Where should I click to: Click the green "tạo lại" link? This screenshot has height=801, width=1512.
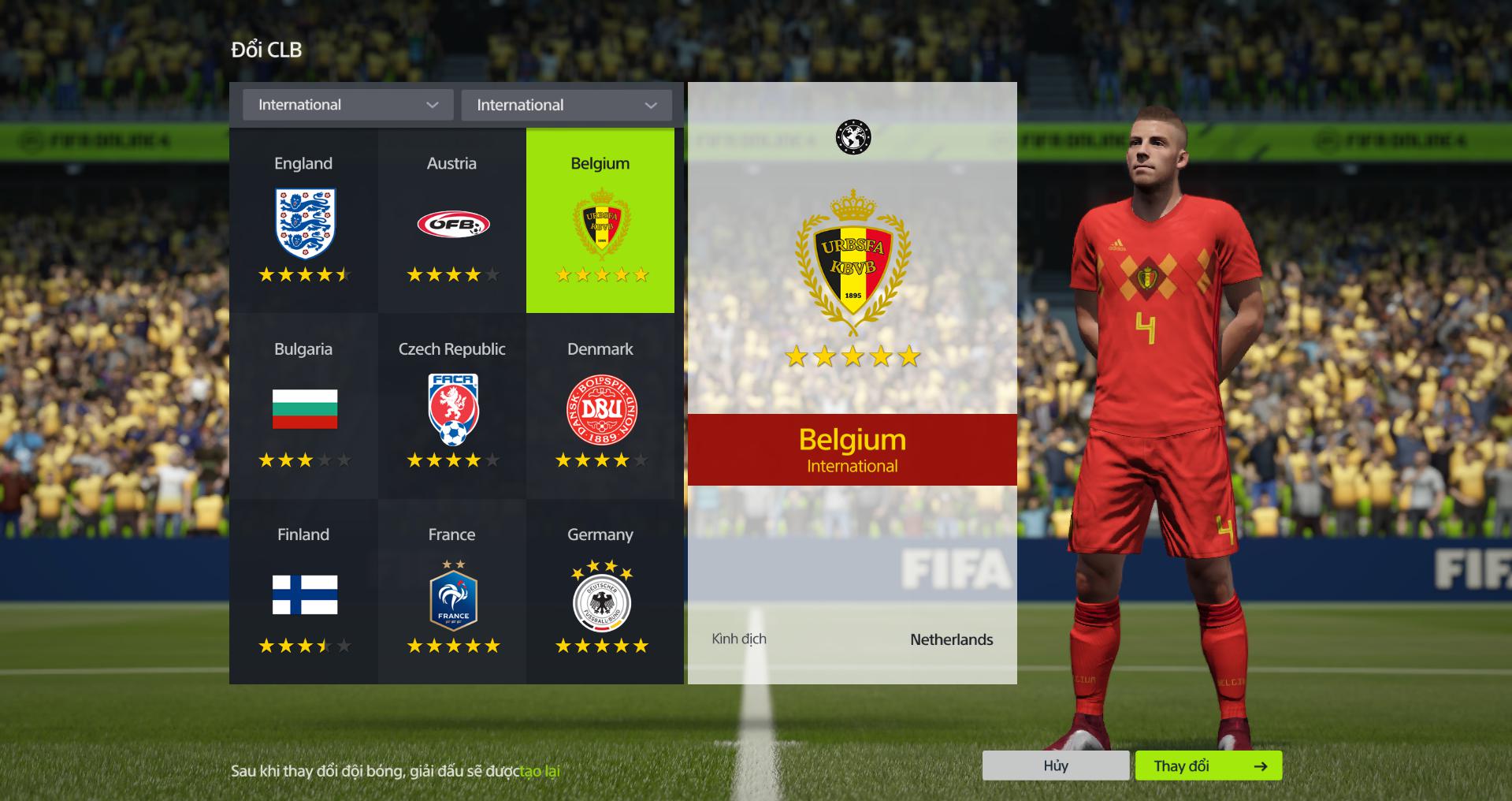[x=540, y=771]
